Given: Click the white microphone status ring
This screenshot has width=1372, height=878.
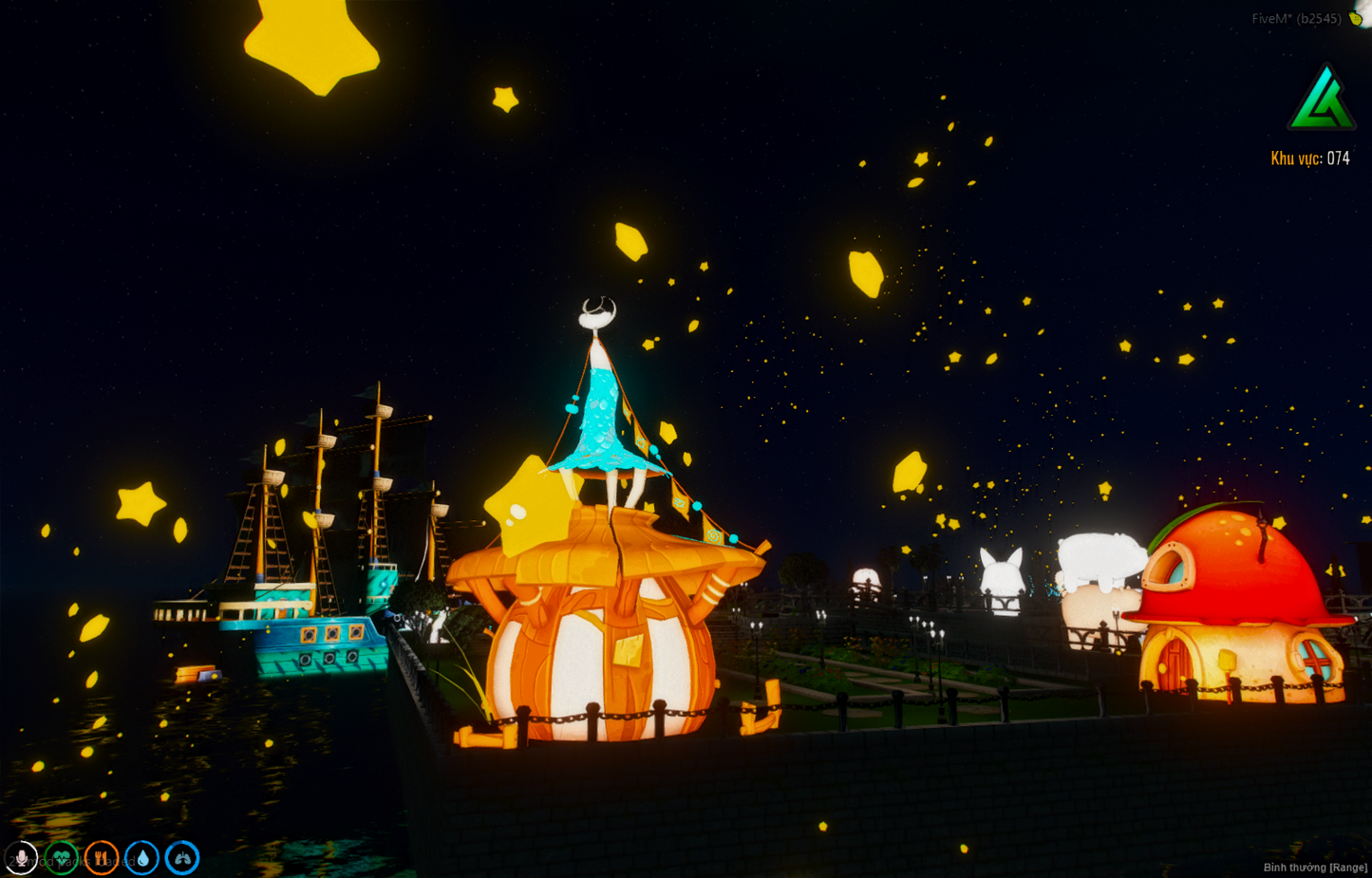Looking at the screenshot, I should point(22,857).
